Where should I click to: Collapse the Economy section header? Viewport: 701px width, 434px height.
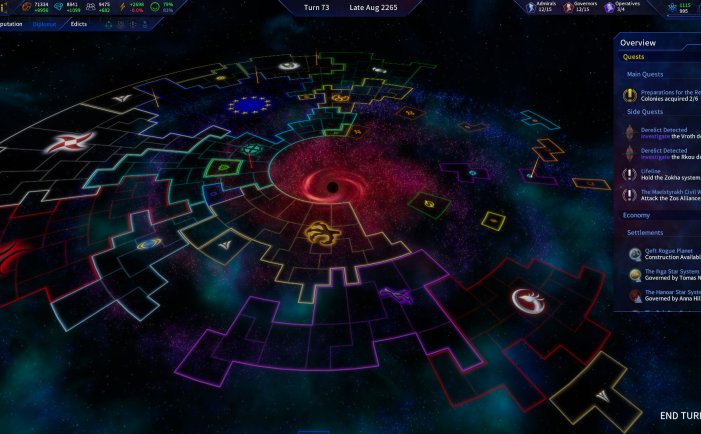tap(637, 215)
